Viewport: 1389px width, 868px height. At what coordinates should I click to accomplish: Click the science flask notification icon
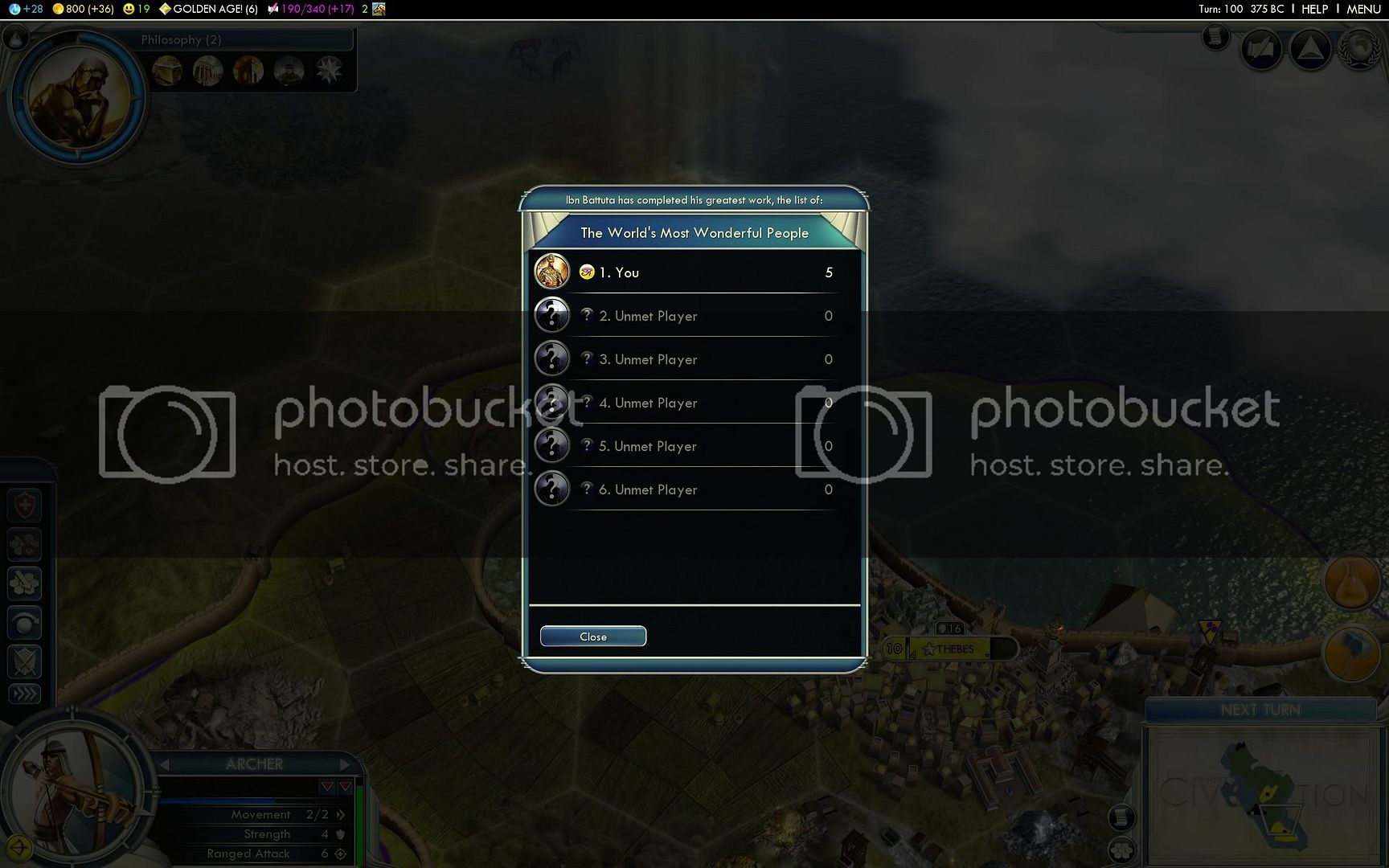point(1352,580)
